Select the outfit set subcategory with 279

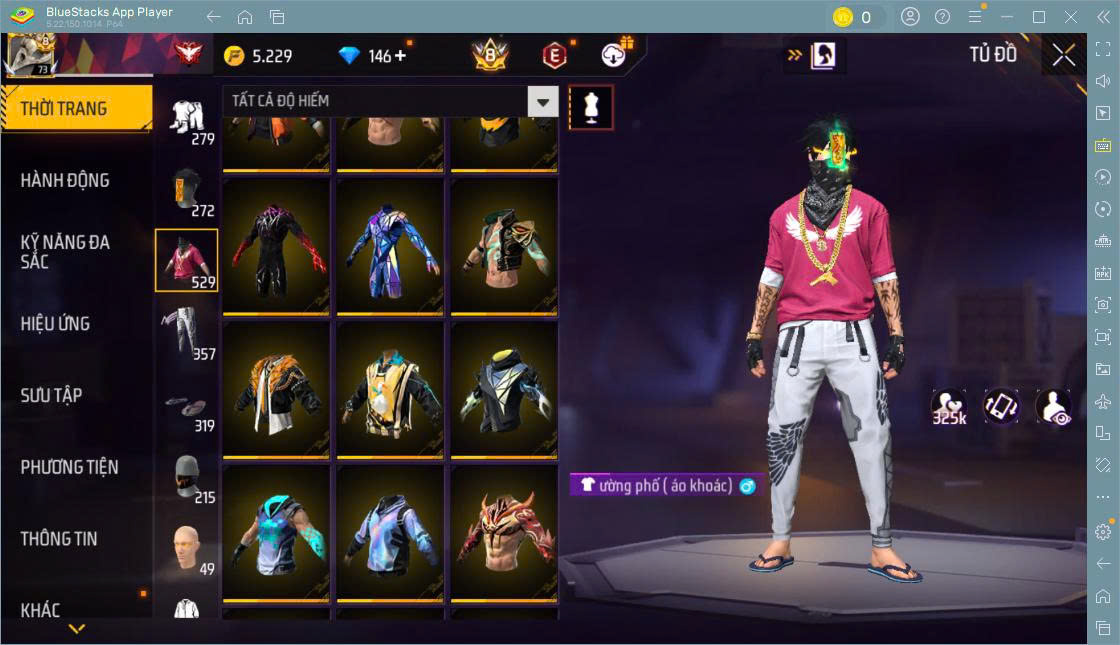186,118
